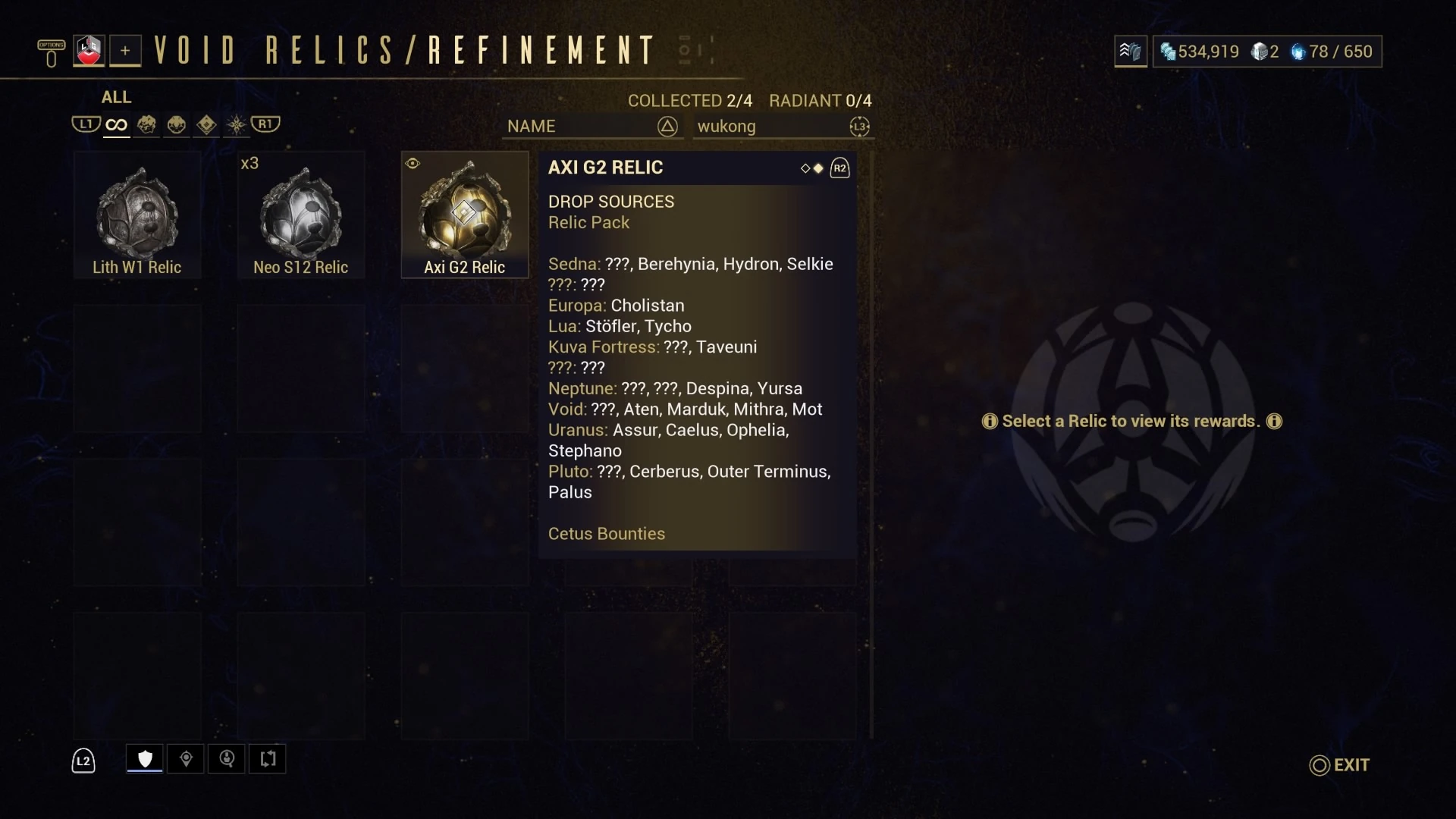Filter relics by the Meso era icon
1456x819 pixels.
[176, 124]
